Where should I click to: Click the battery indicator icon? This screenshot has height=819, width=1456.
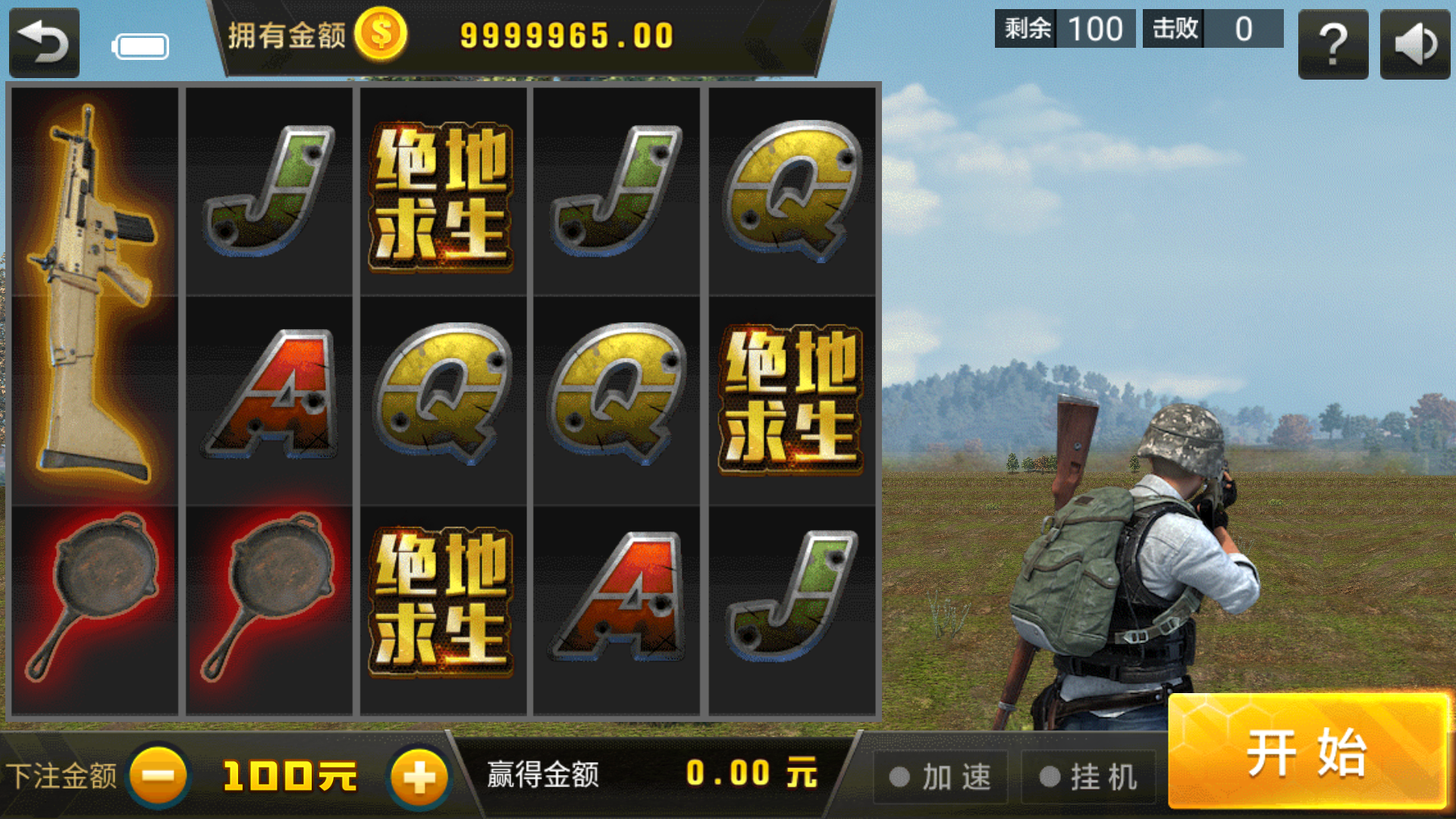(140, 45)
